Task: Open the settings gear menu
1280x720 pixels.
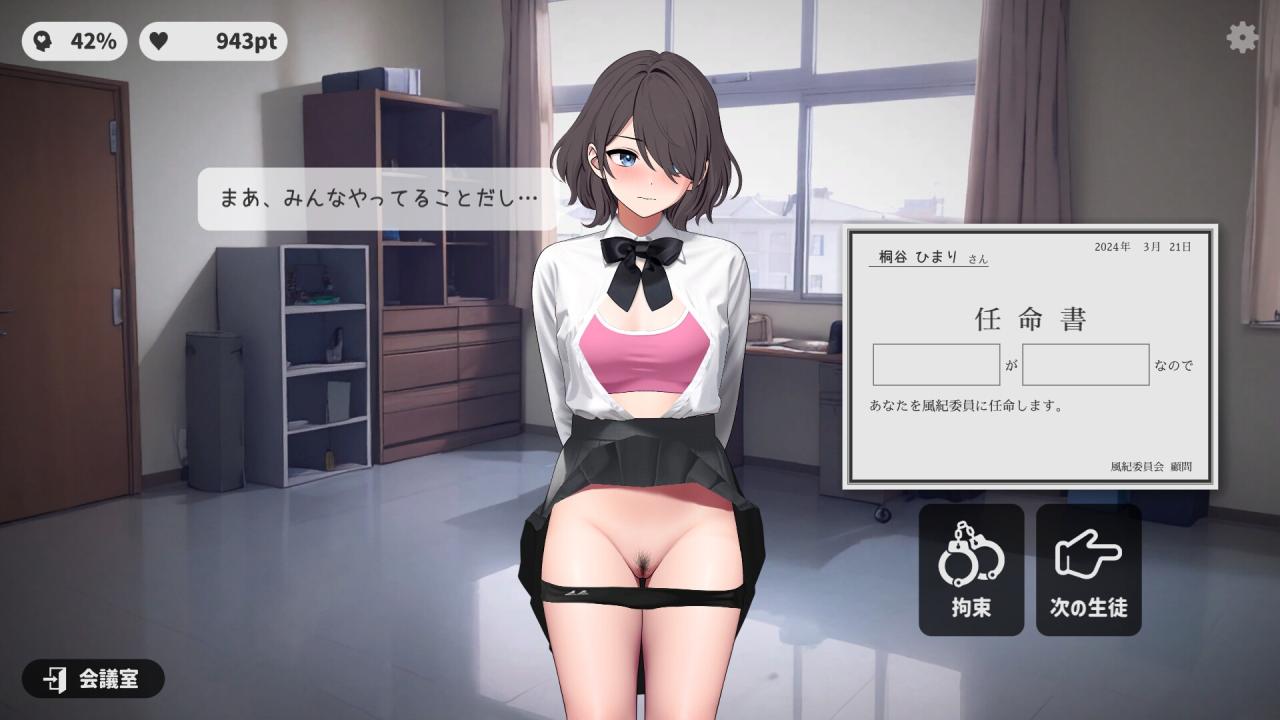Action: (1241, 37)
